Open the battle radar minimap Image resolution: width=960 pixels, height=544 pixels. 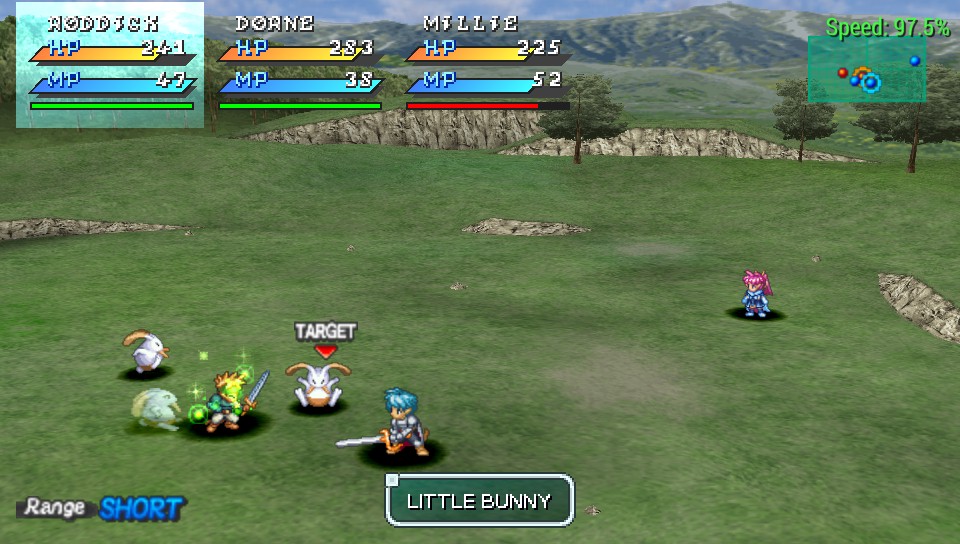tap(866, 70)
